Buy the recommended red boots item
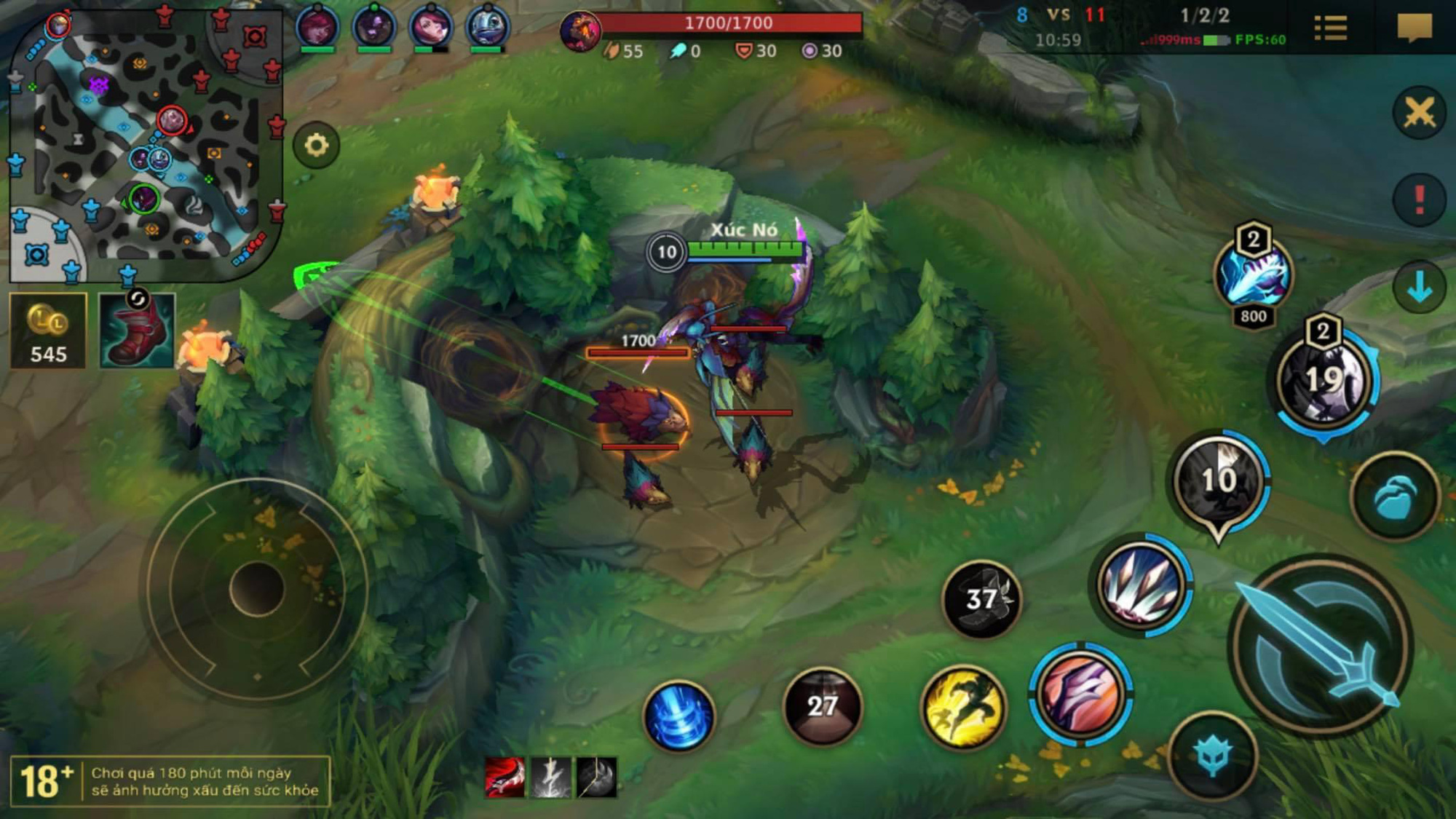Screen dimensions: 1456x819 pos(137,331)
